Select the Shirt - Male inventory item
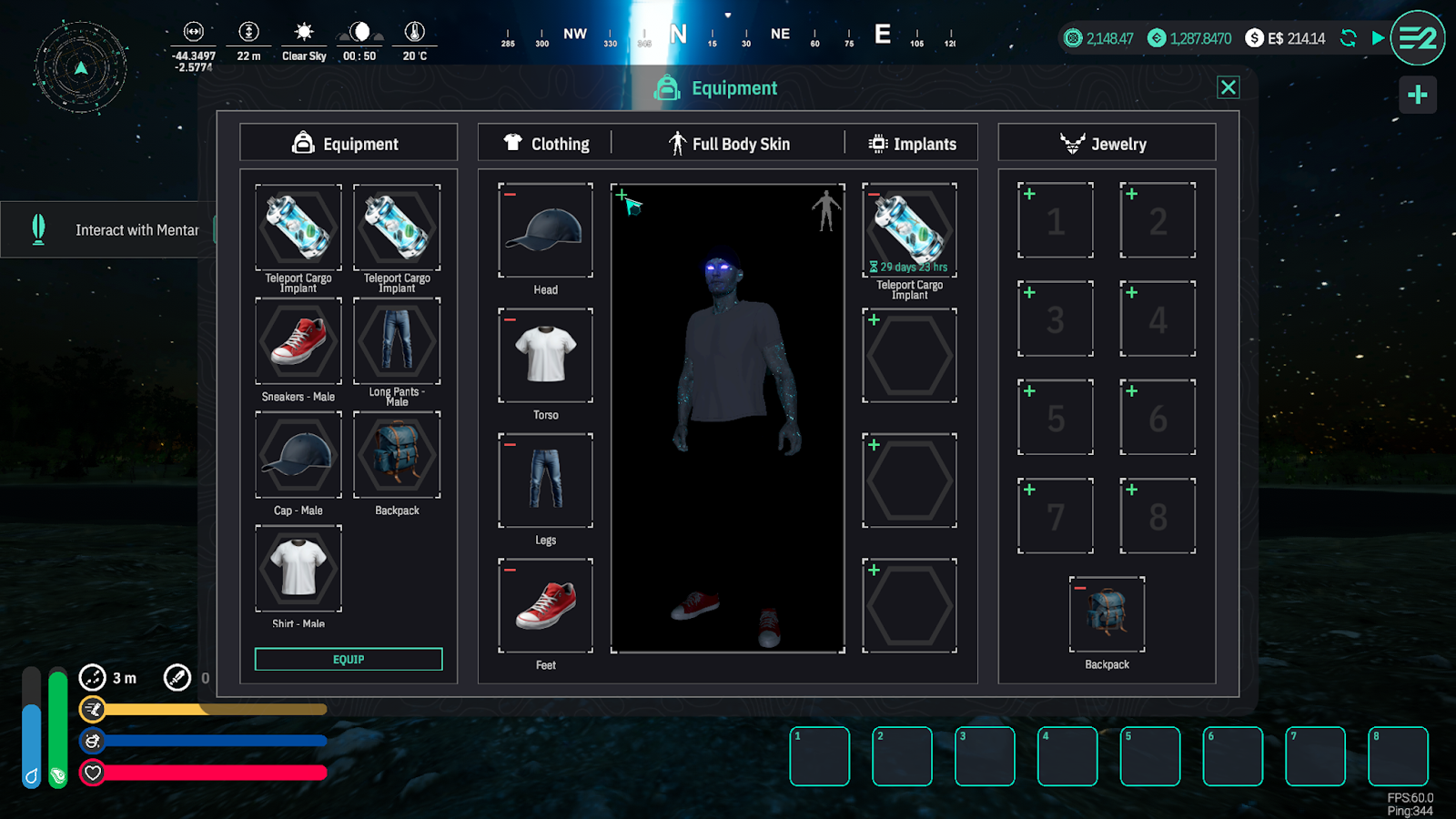1456x819 pixels. [298, 568]
